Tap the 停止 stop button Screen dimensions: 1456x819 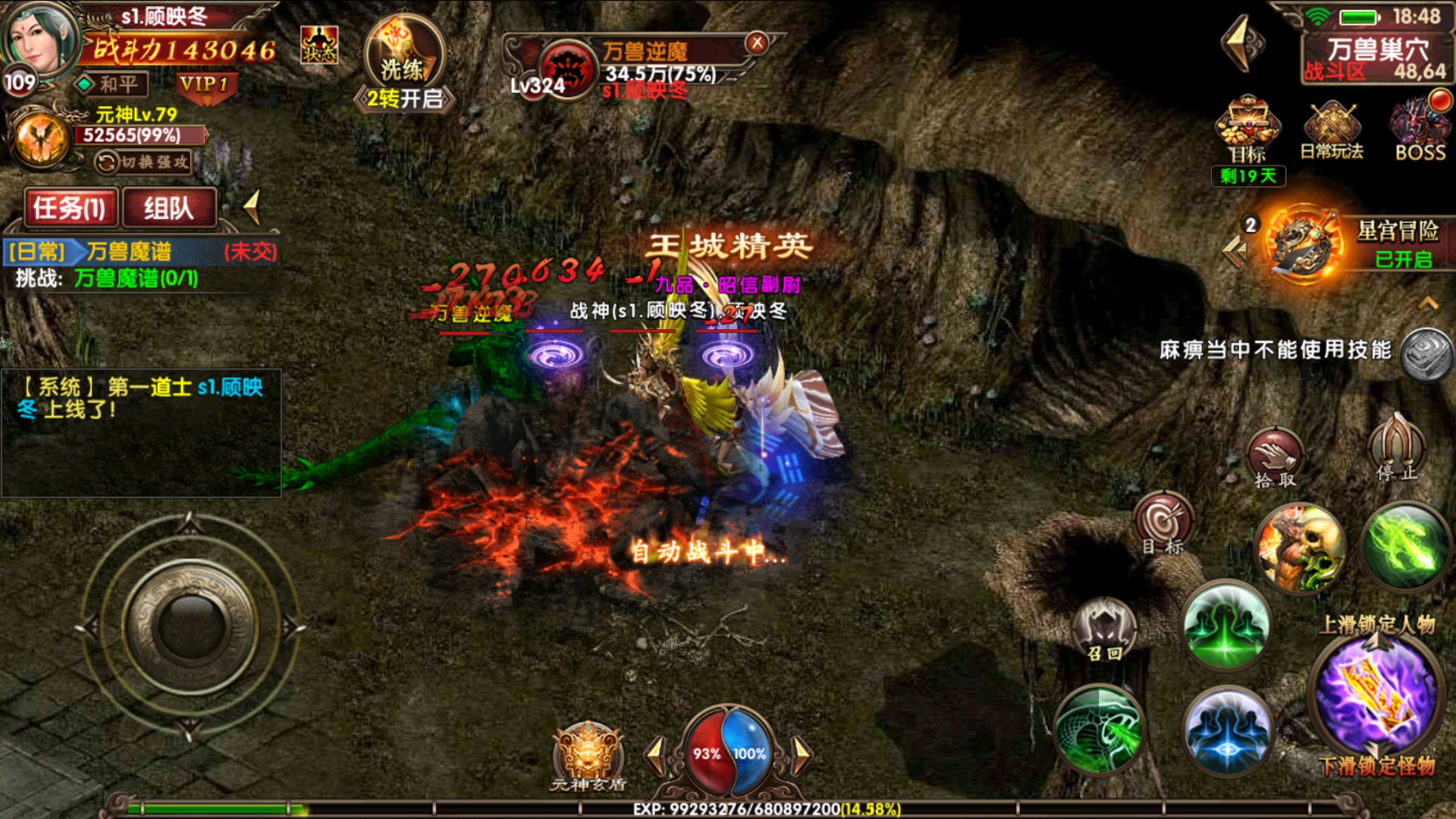click(x=1397, y=449)
